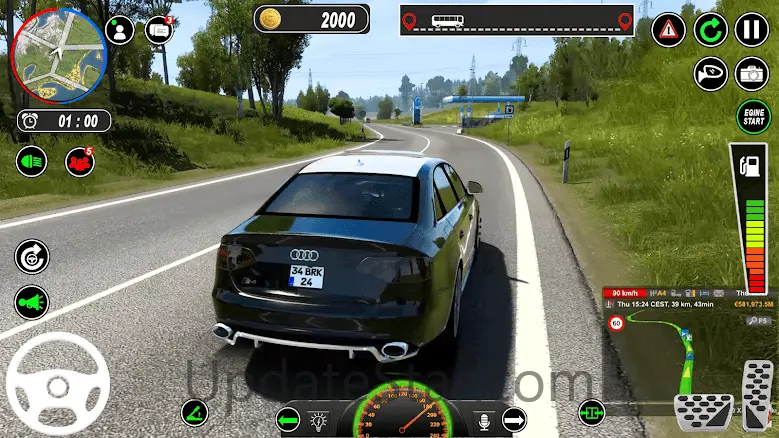Sound the green horn button

[31, 302]
